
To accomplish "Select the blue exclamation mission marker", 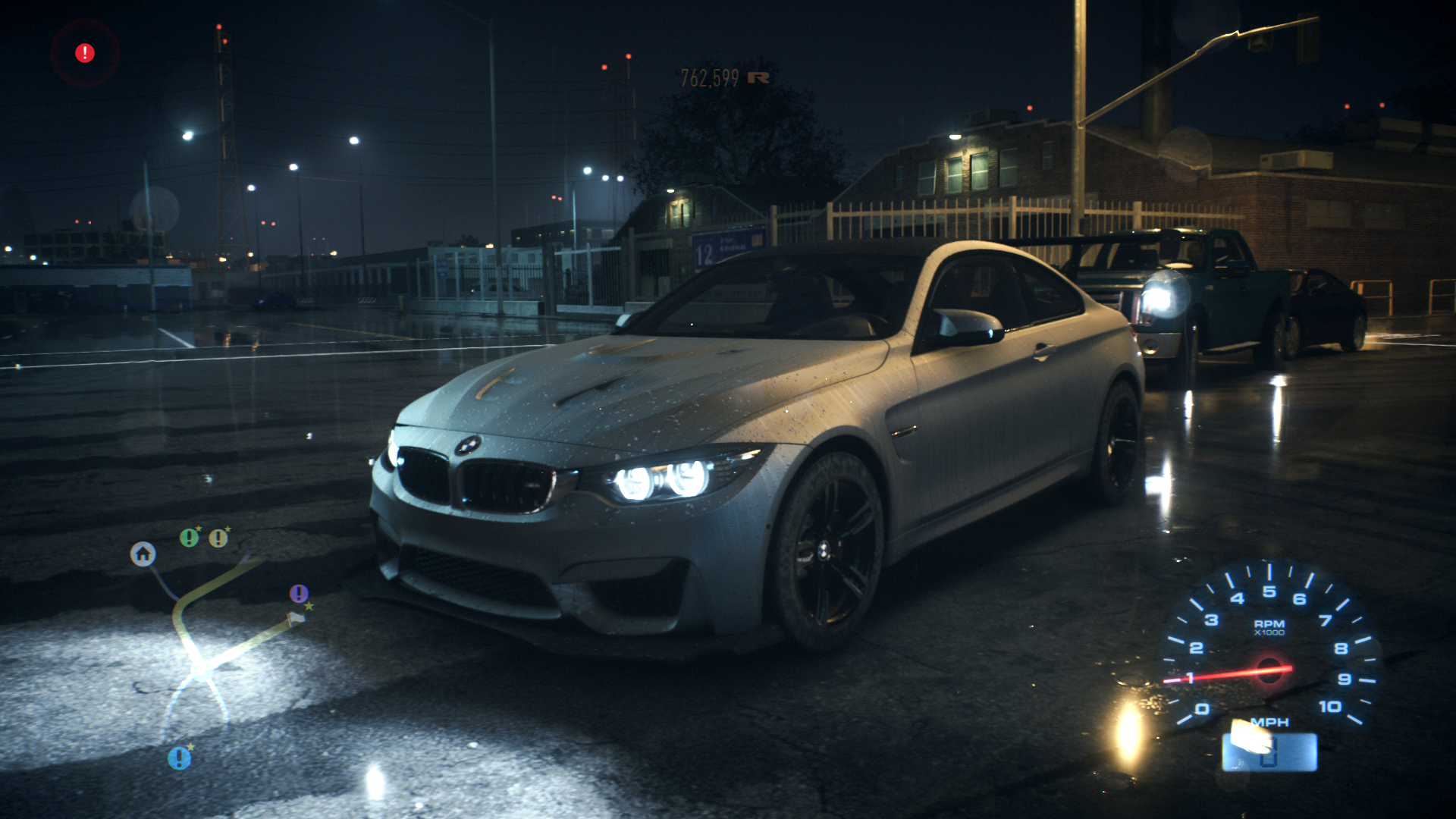I will (x=179, y=758).
